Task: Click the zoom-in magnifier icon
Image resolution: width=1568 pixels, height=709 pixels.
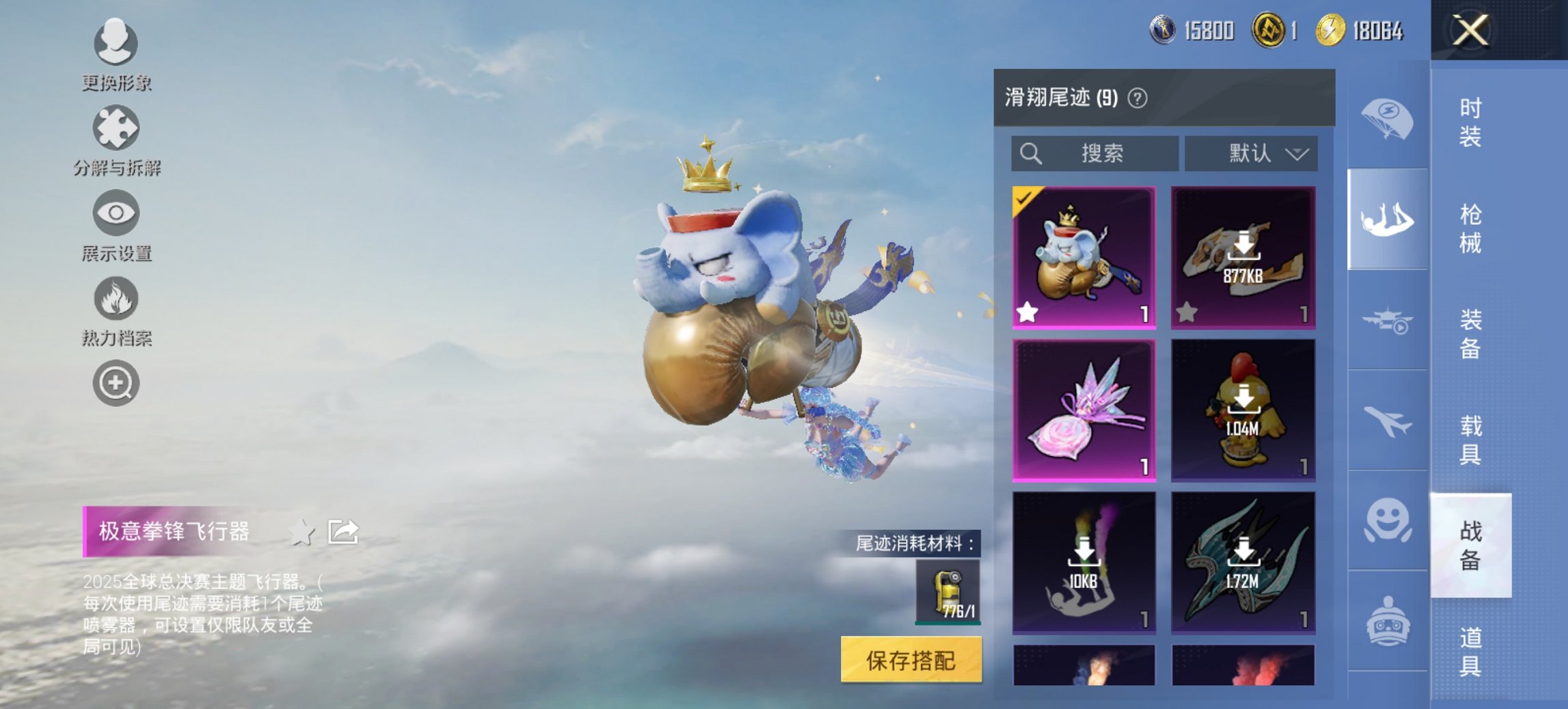Action: (x=116, y=384)
